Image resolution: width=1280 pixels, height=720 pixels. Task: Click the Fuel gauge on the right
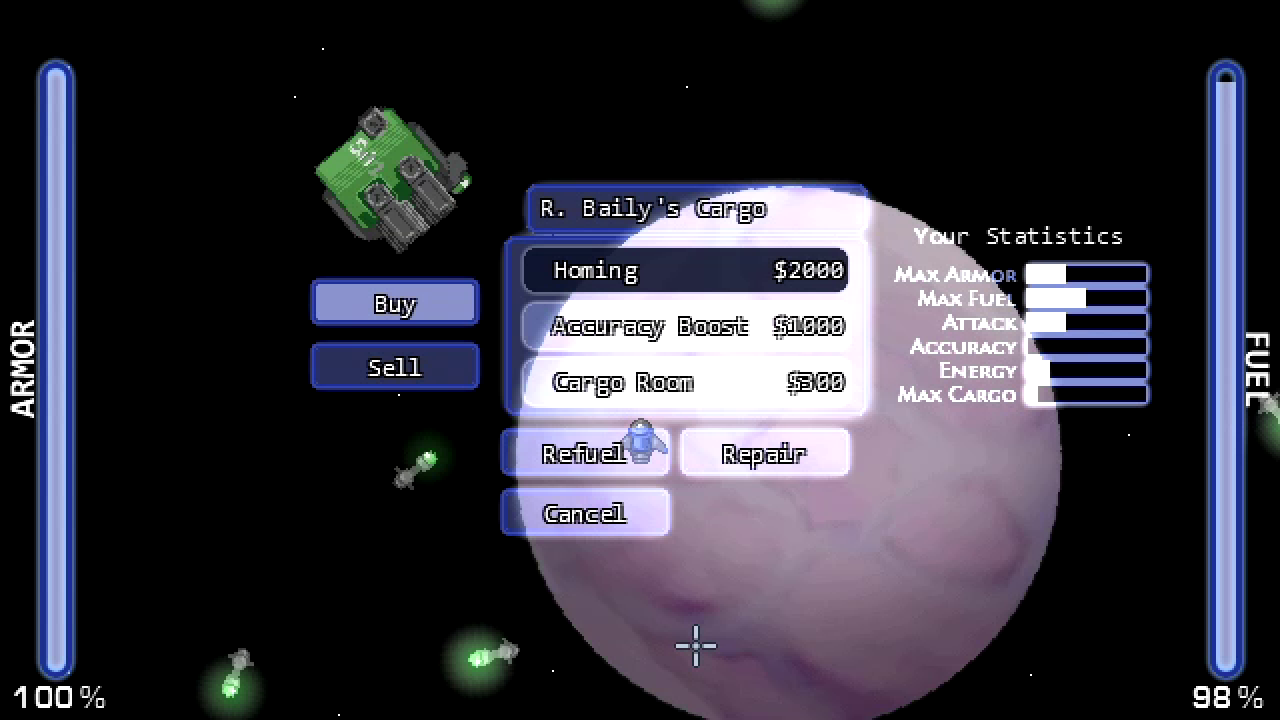tap(1222, 370)
